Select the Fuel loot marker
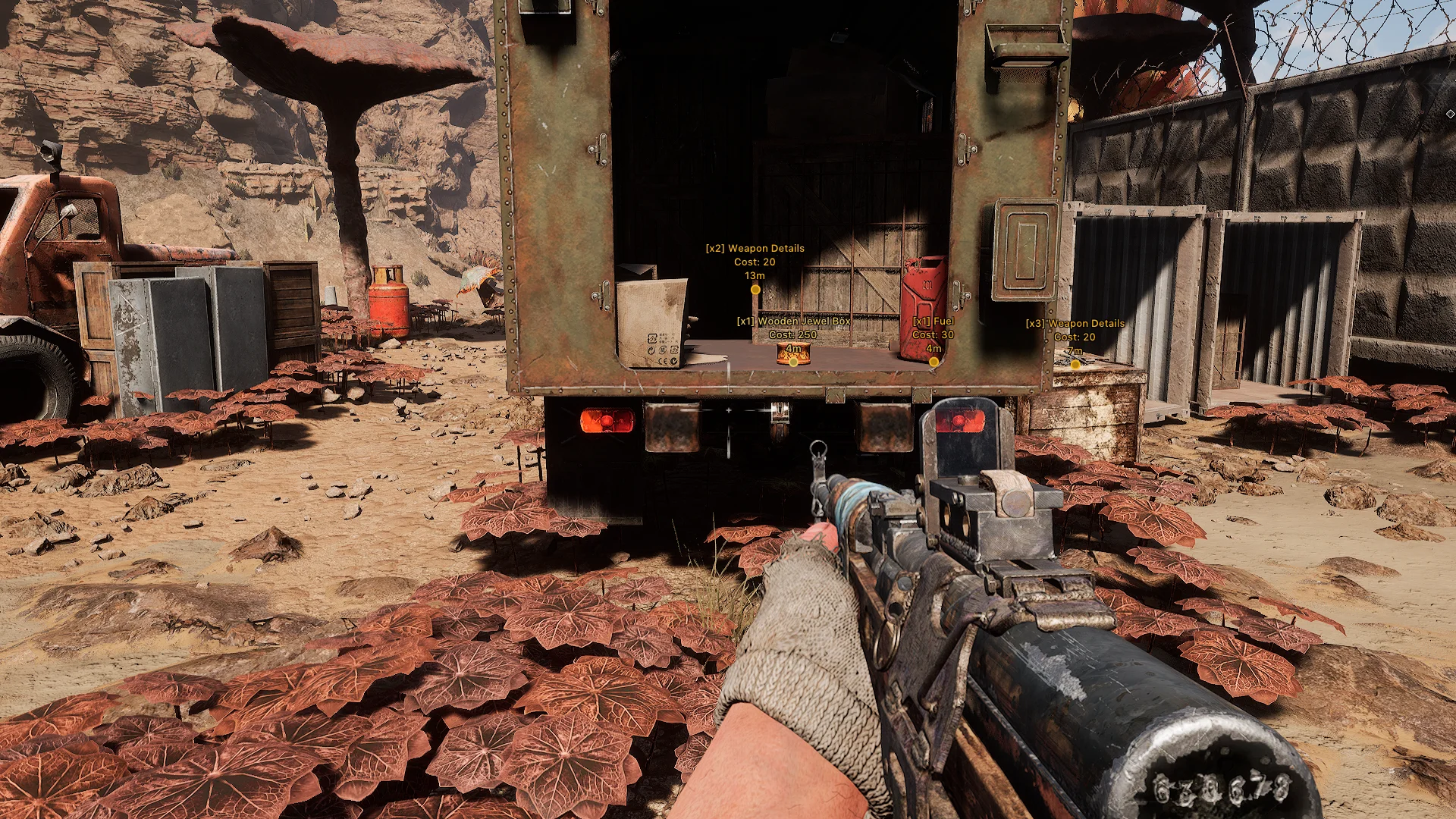 pyautogui.click(x=934, y=362)
